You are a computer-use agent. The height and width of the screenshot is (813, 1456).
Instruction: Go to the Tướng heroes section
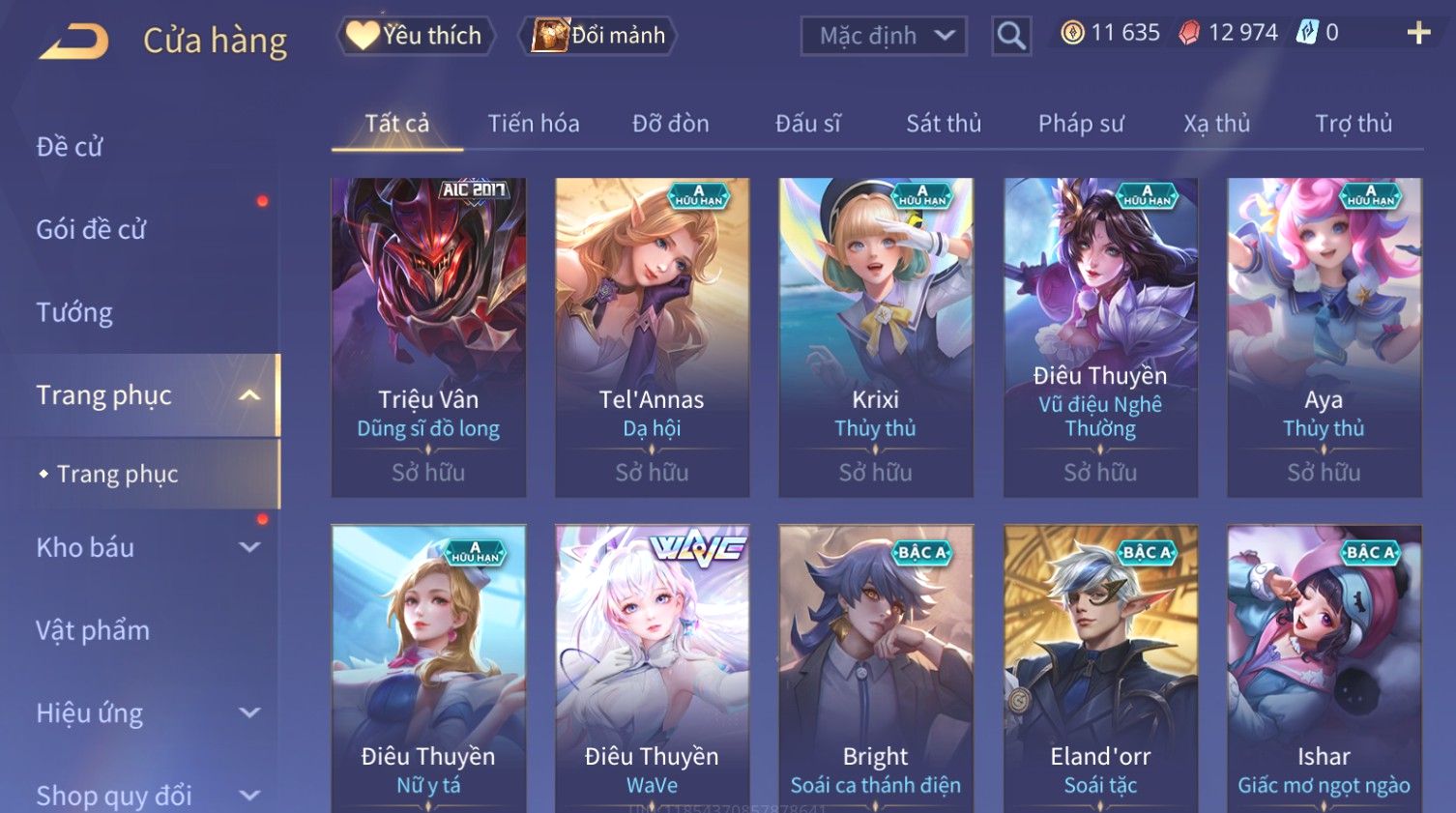pyautogui.click(x=74, y=312)
